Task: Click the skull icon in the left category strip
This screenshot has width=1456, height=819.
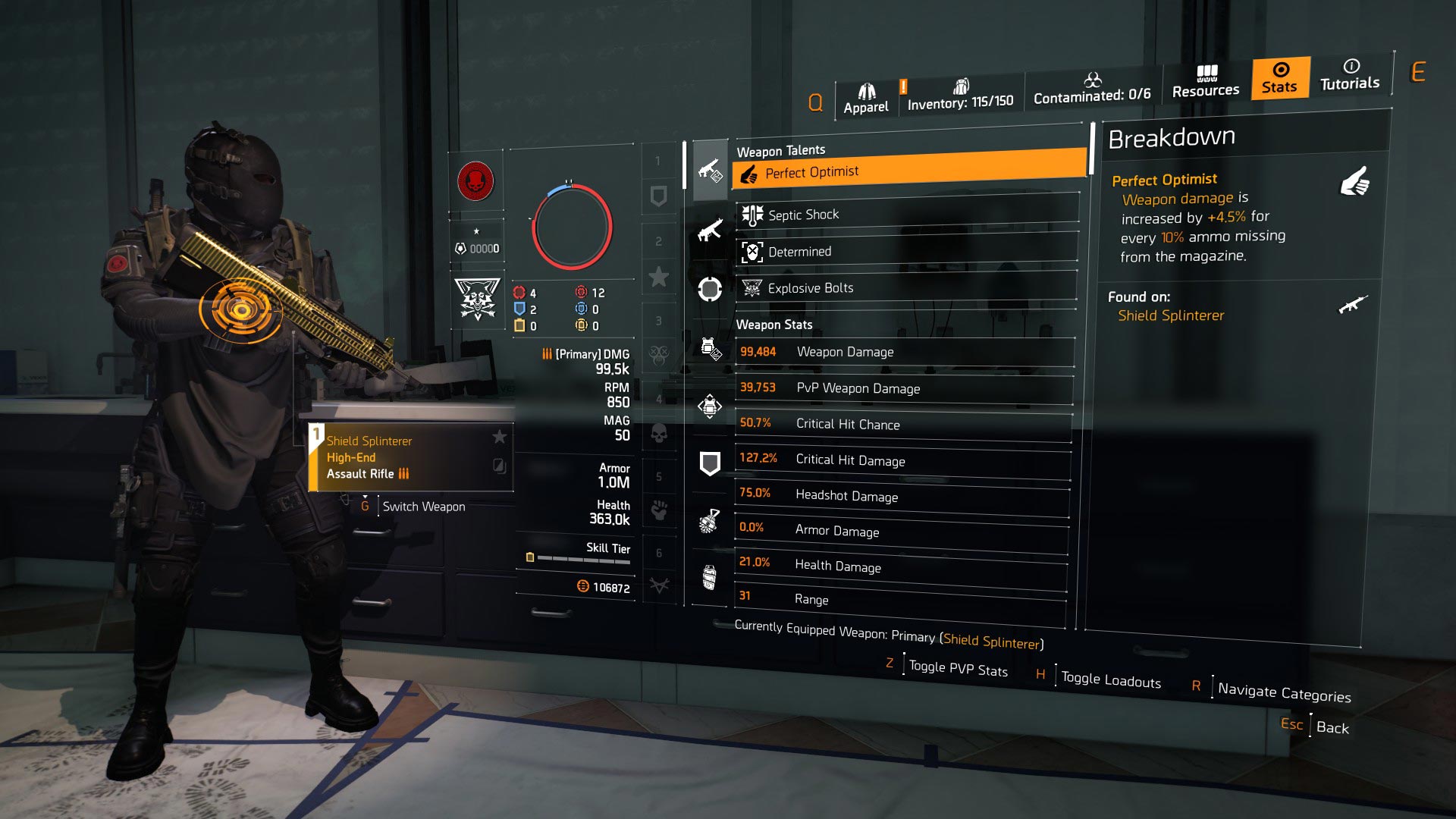Action: click(658, 432)
